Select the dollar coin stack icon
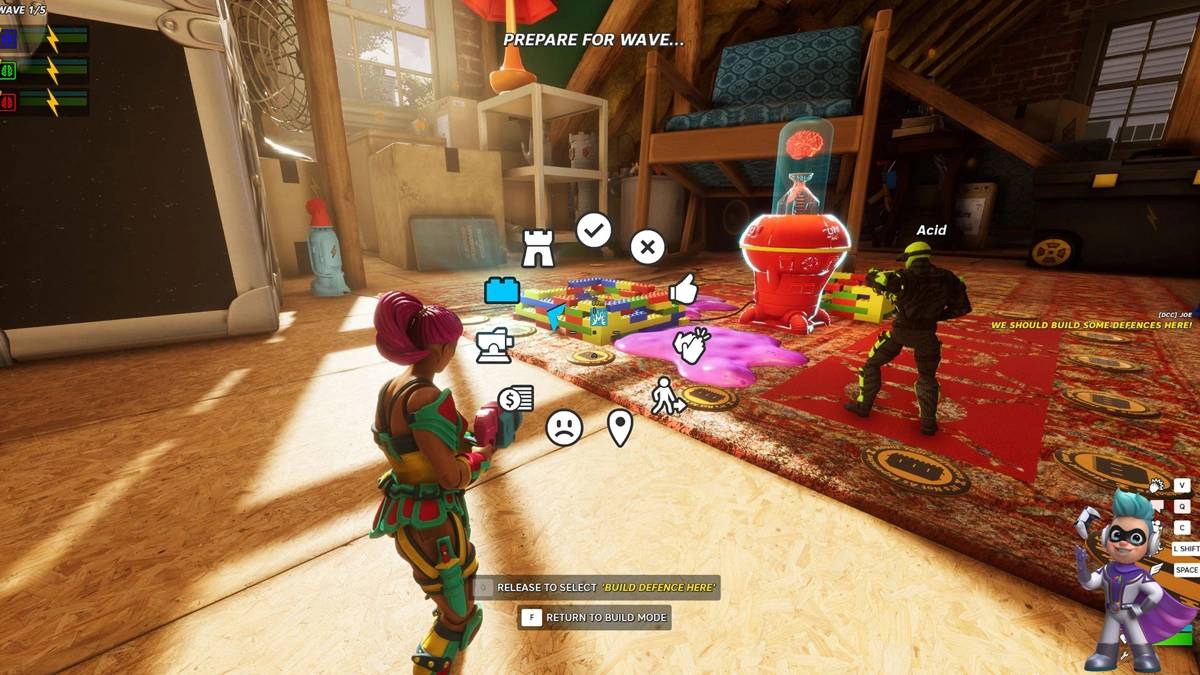The height and width of the screenshot is (675, 1200). click(x=515, y=399)
